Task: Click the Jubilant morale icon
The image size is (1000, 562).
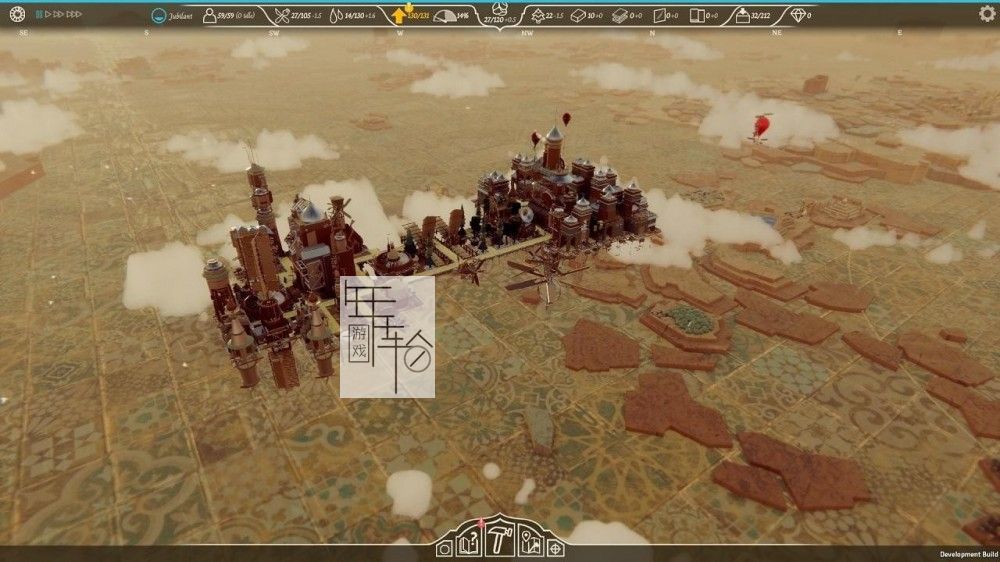Action: point(159,15)
